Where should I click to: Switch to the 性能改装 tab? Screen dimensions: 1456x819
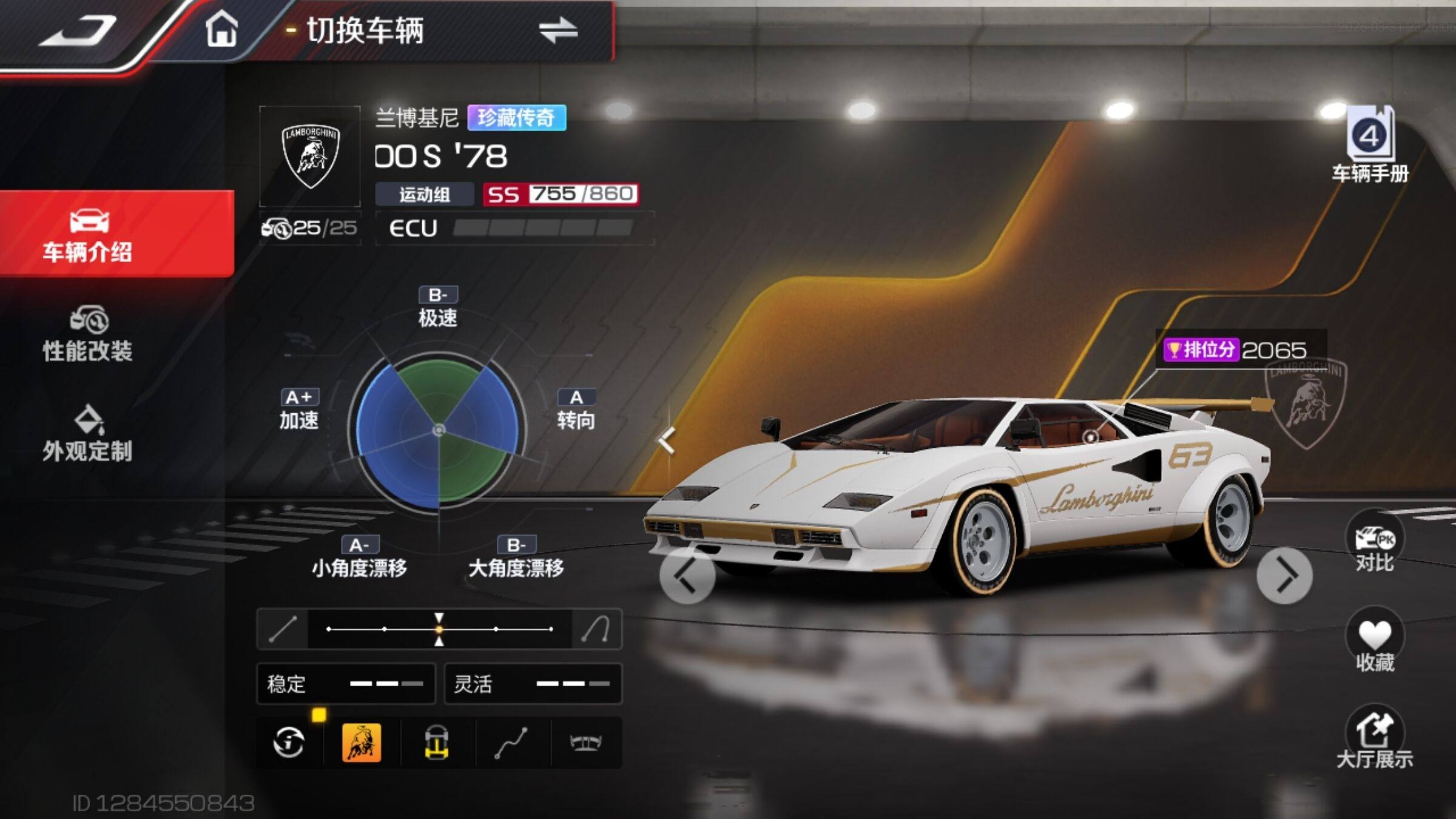[88, 334]
